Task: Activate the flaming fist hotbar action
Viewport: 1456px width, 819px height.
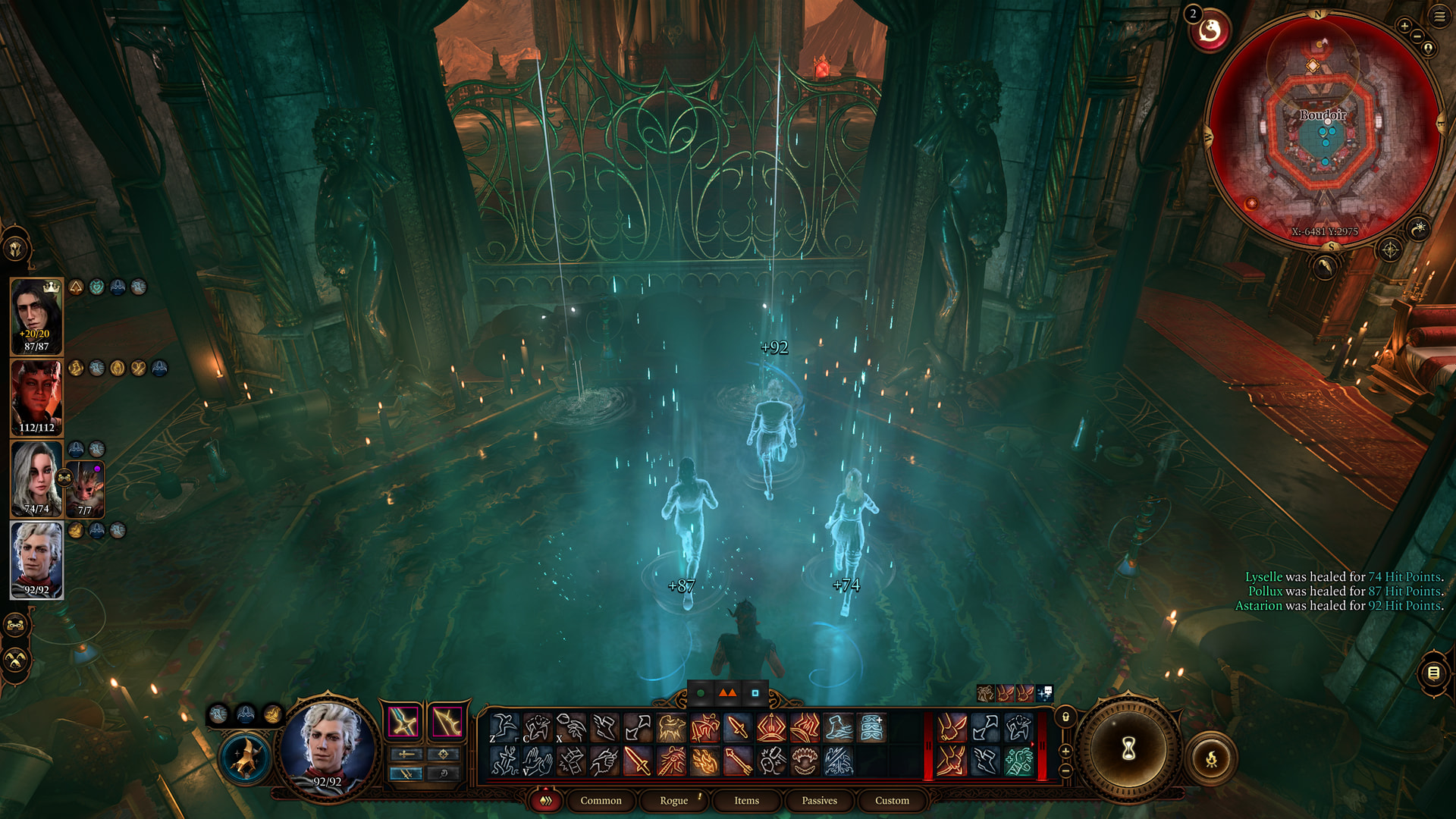Action: [x=704, y=761]
